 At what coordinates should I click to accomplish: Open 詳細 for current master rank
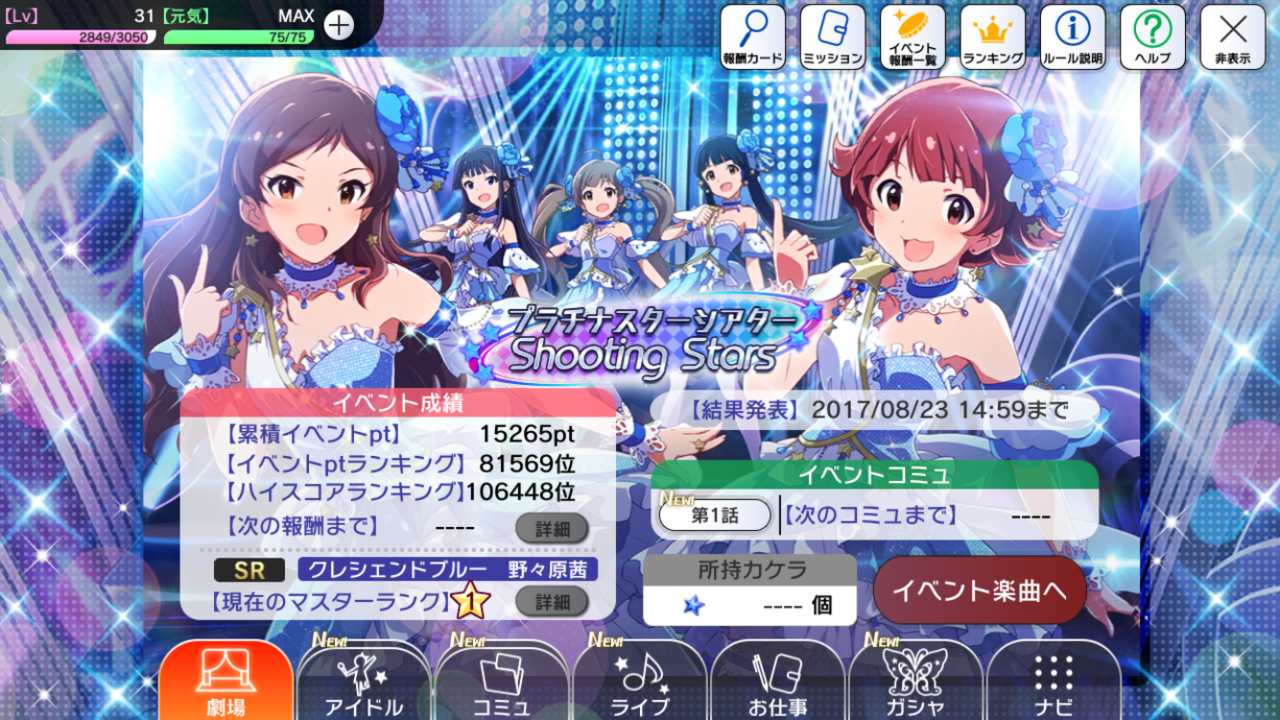(552, 601)
